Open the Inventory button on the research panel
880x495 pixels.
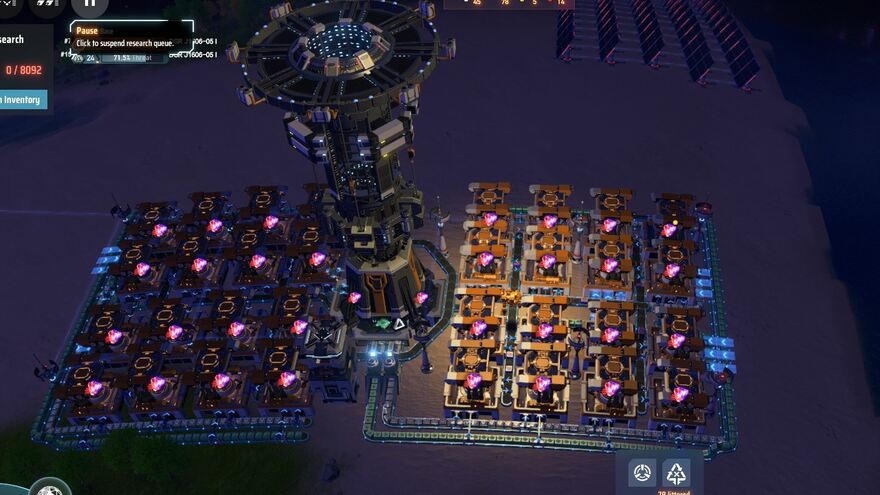tap(22, 99)
